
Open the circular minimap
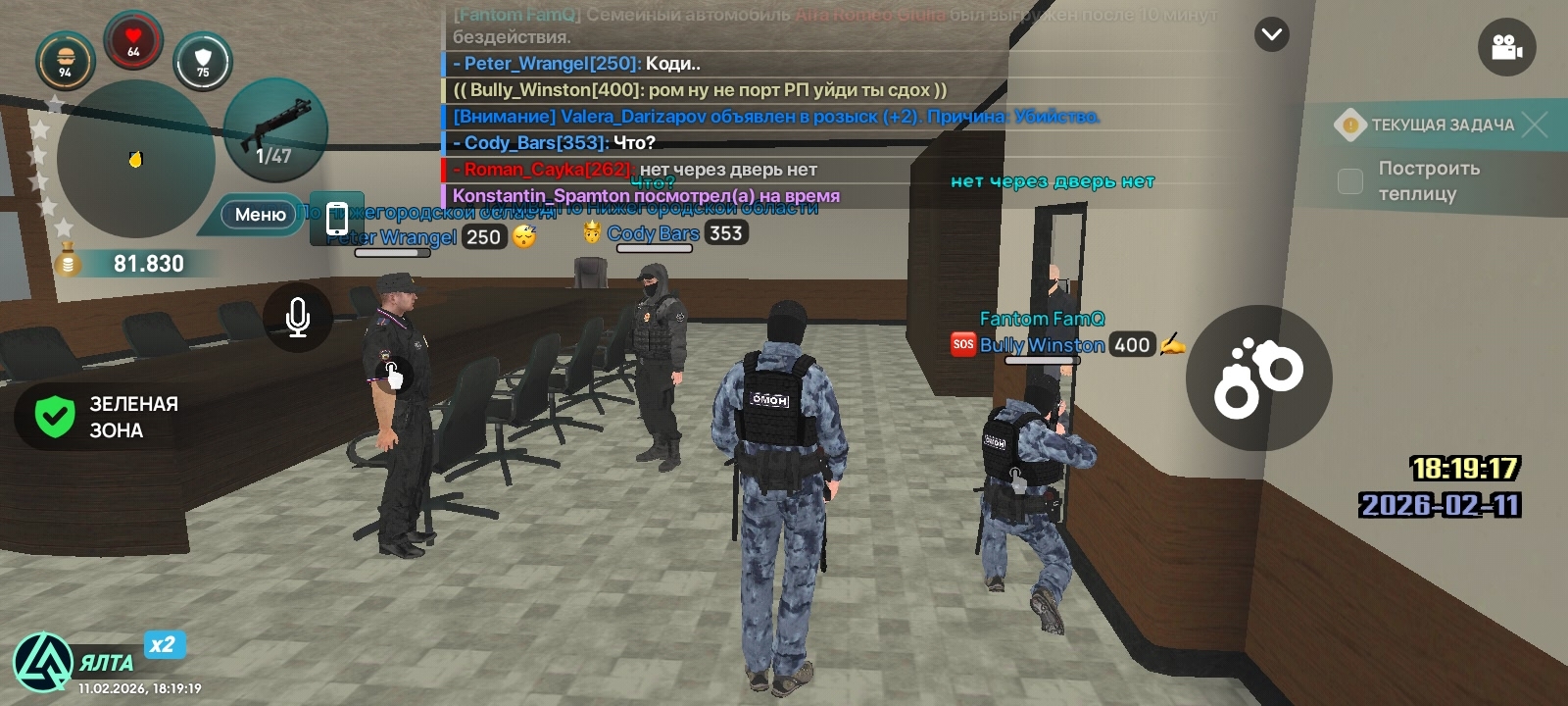pos(135,159)
